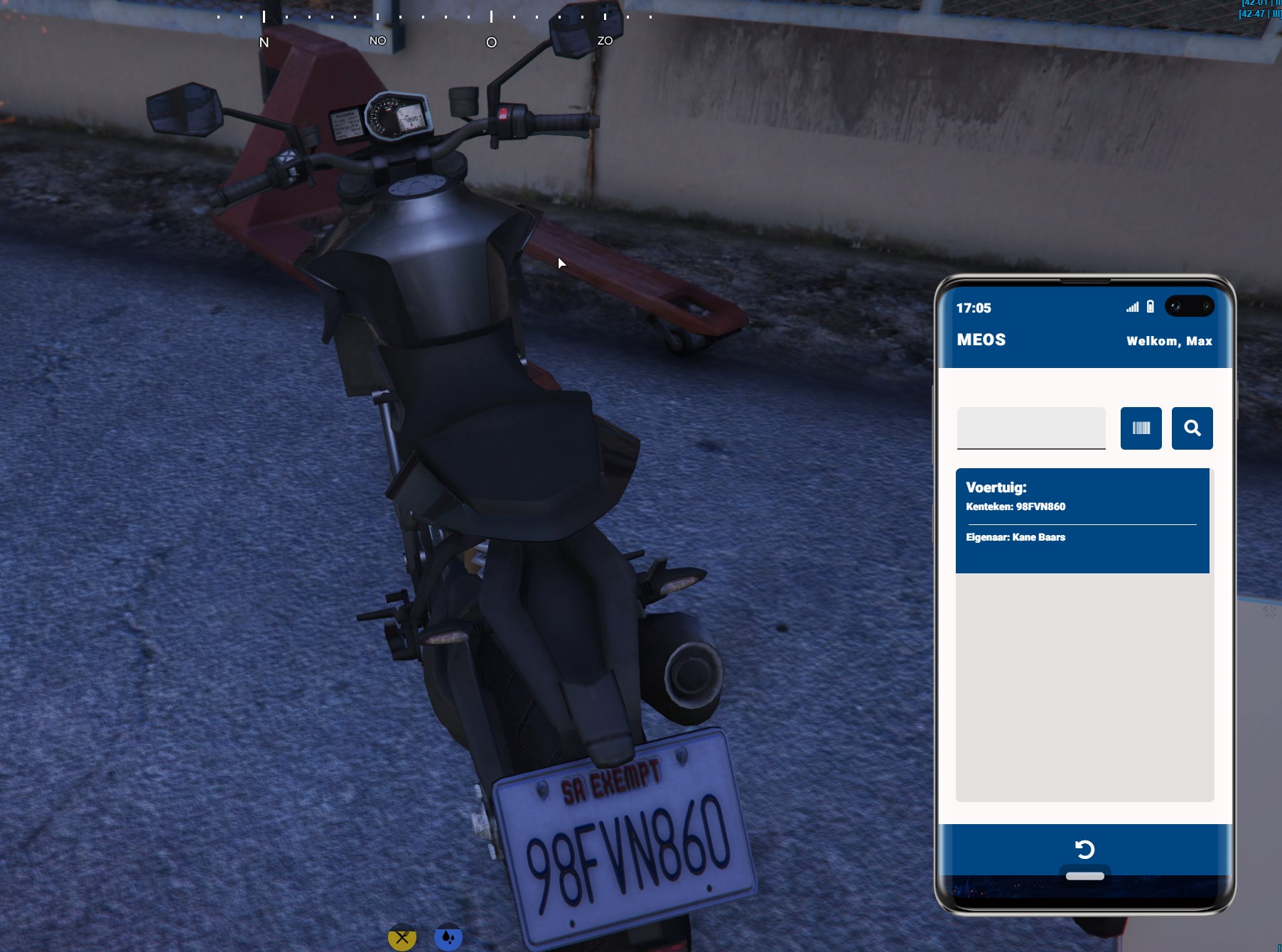Tap the phone's home bar
This screenshot has height=952, width=1282.
(1084, 876)
